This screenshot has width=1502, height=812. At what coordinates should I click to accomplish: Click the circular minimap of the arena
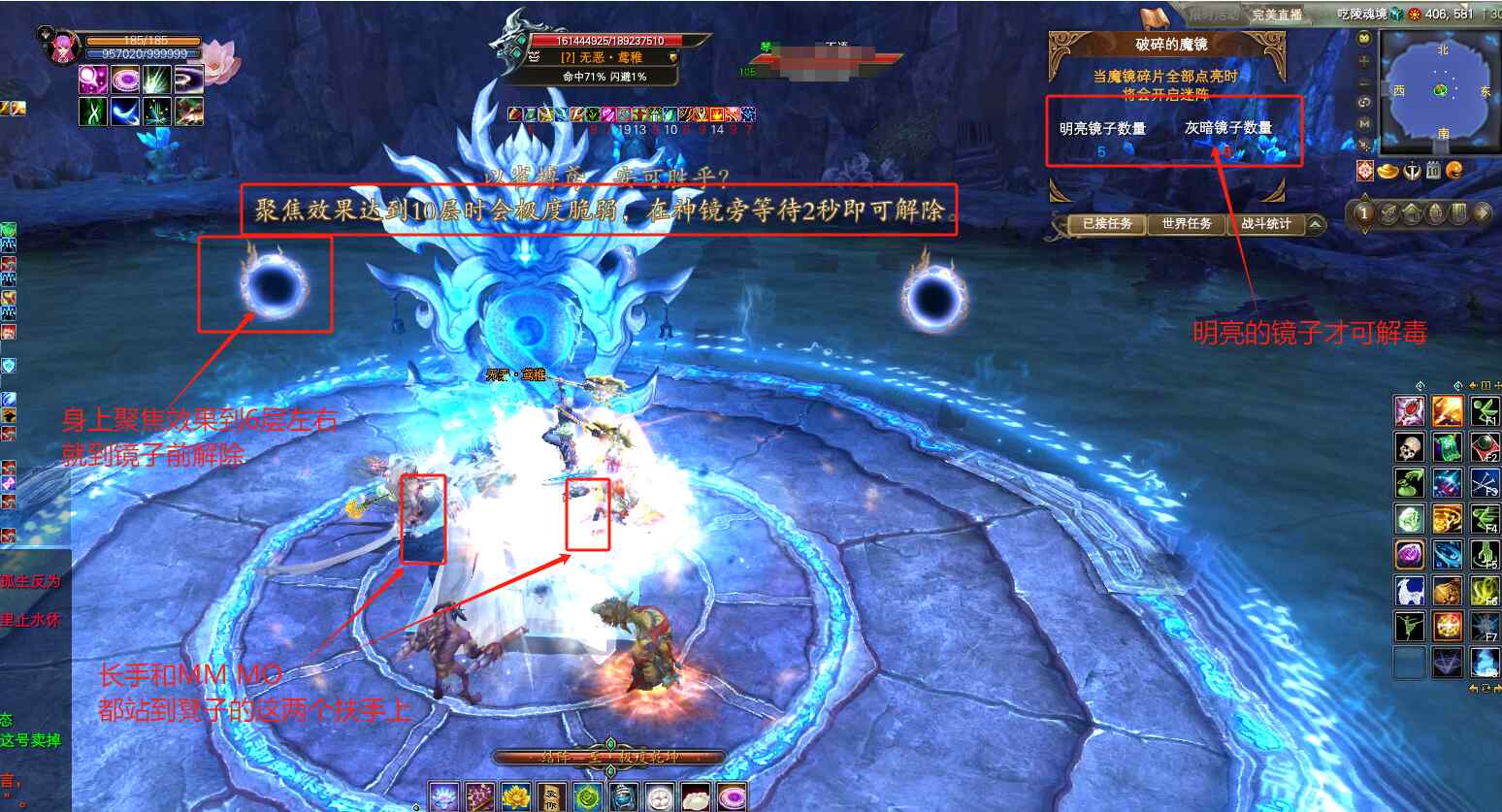click(1441, 91)
